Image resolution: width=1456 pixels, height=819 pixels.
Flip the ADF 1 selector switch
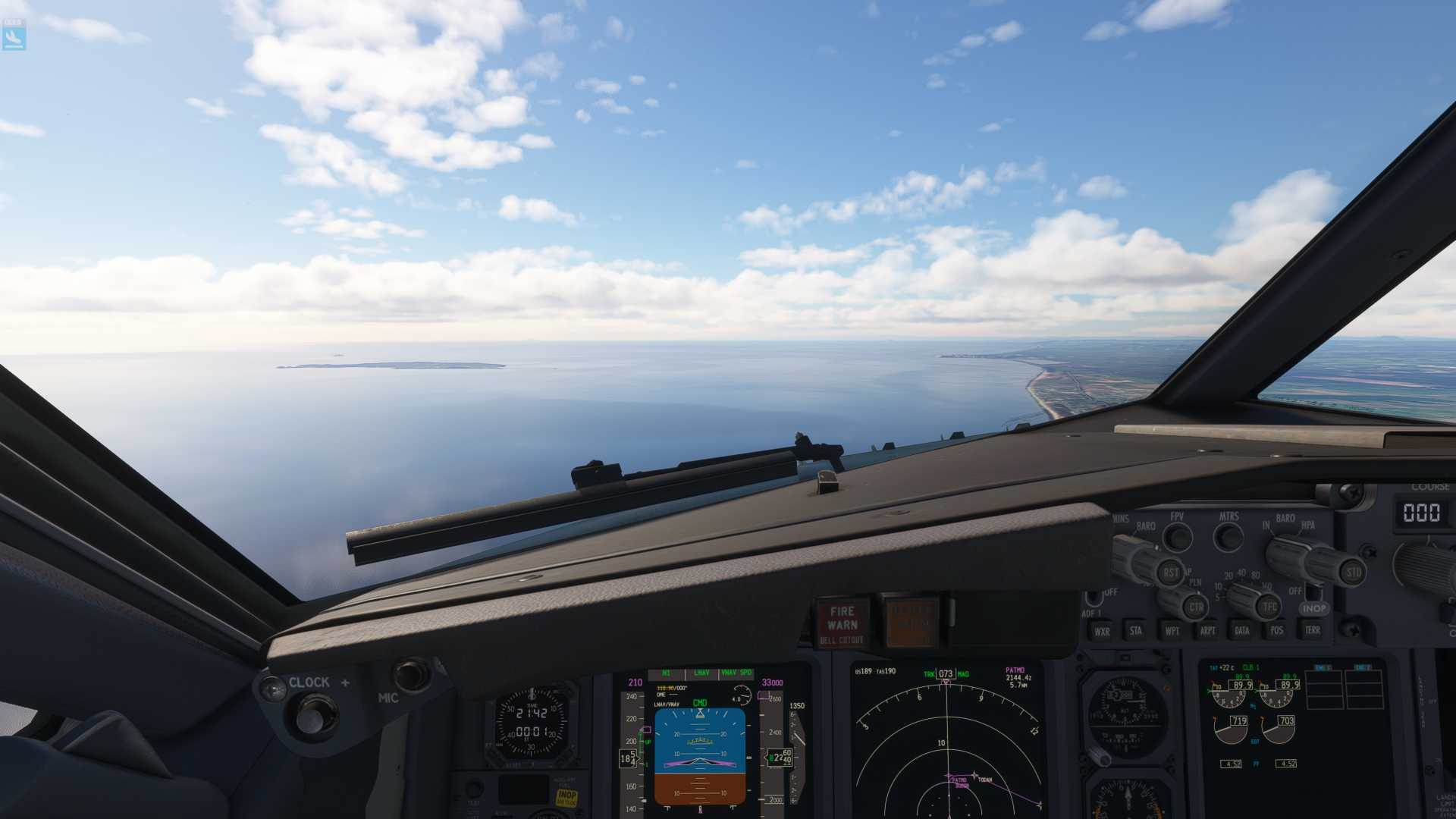[x=1094, y=598]
